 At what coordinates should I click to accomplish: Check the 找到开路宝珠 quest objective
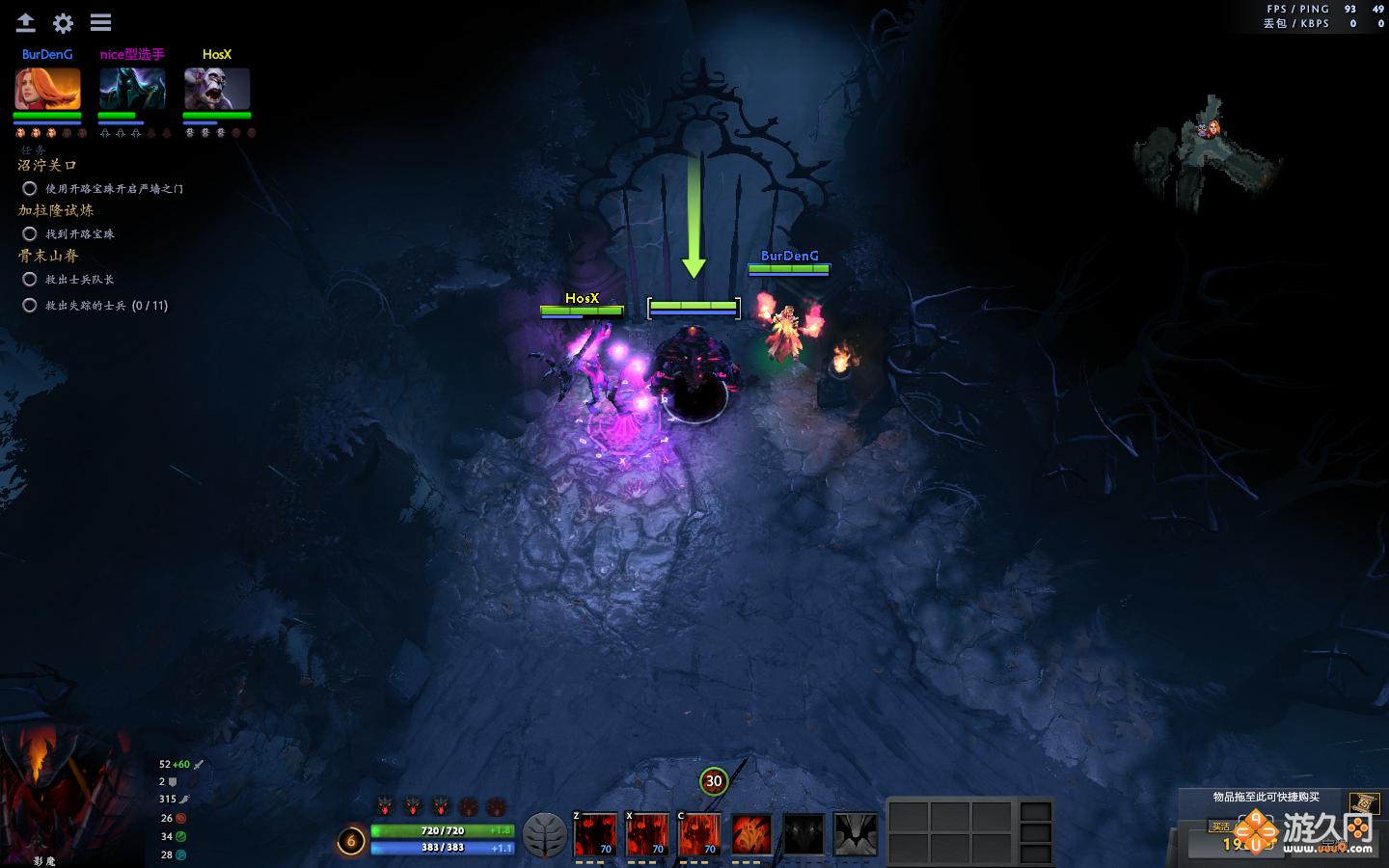coord(30,233)
